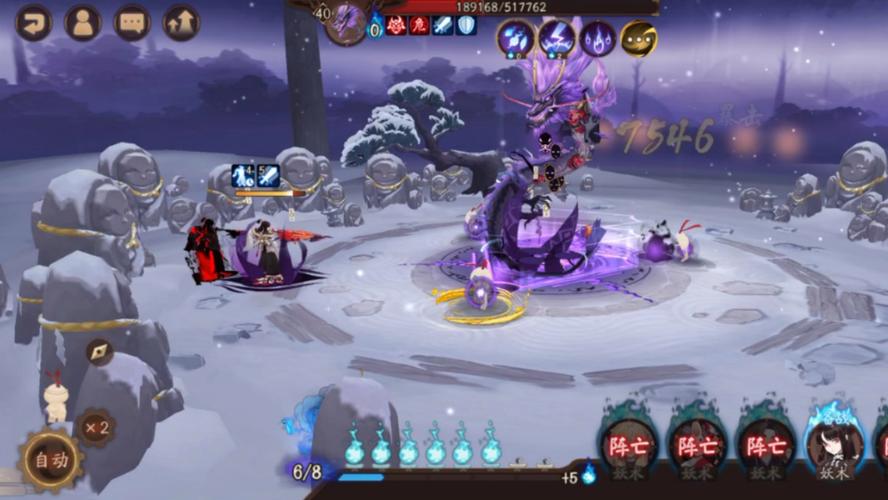Change the ×2 battle speed
Viewport: 888px width, 500px height.
pyautogui.click(x=96, y=428)
